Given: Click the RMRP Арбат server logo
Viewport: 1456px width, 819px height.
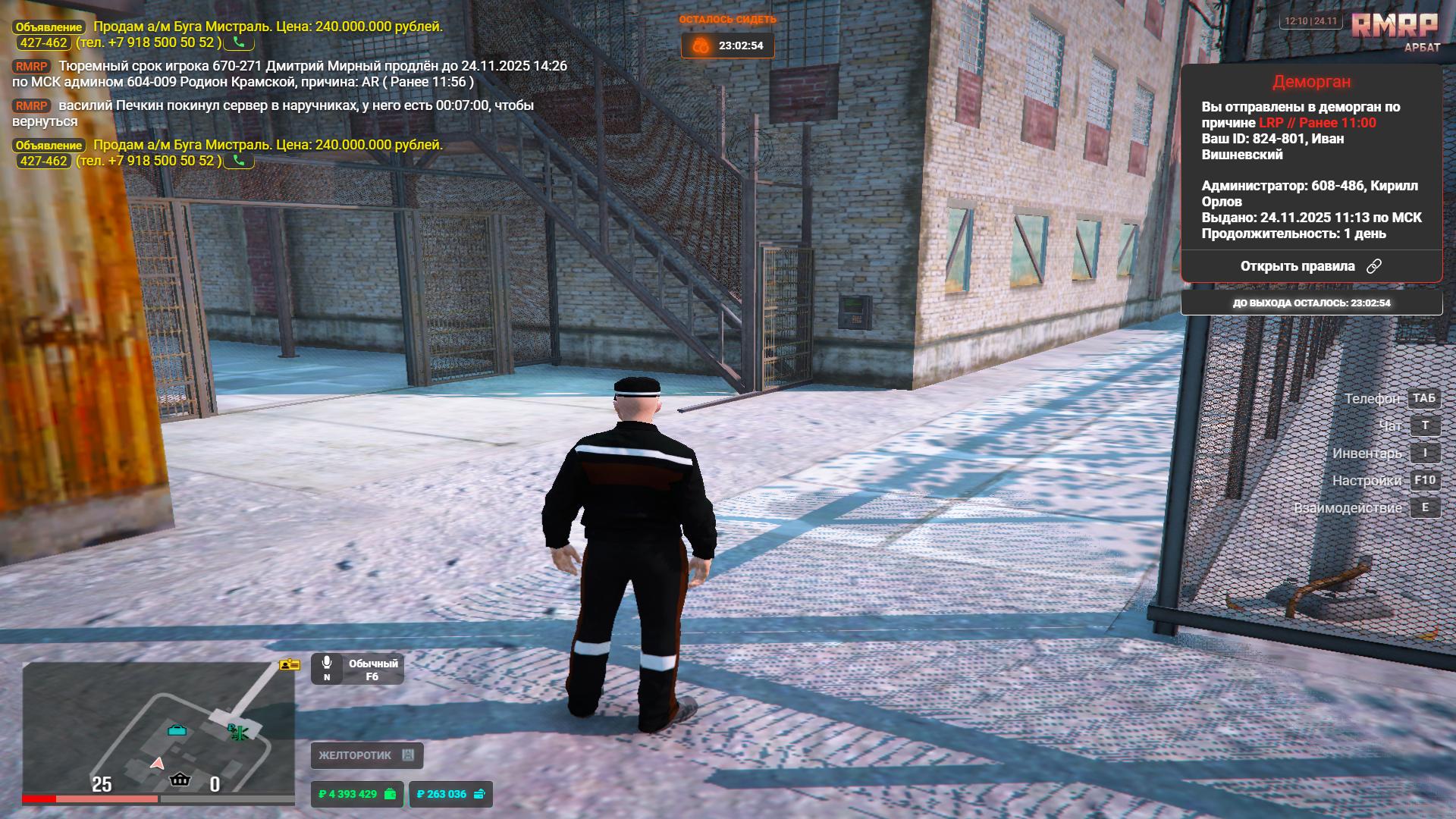Looking at the screenshot, I should [x=1395, y=32].
